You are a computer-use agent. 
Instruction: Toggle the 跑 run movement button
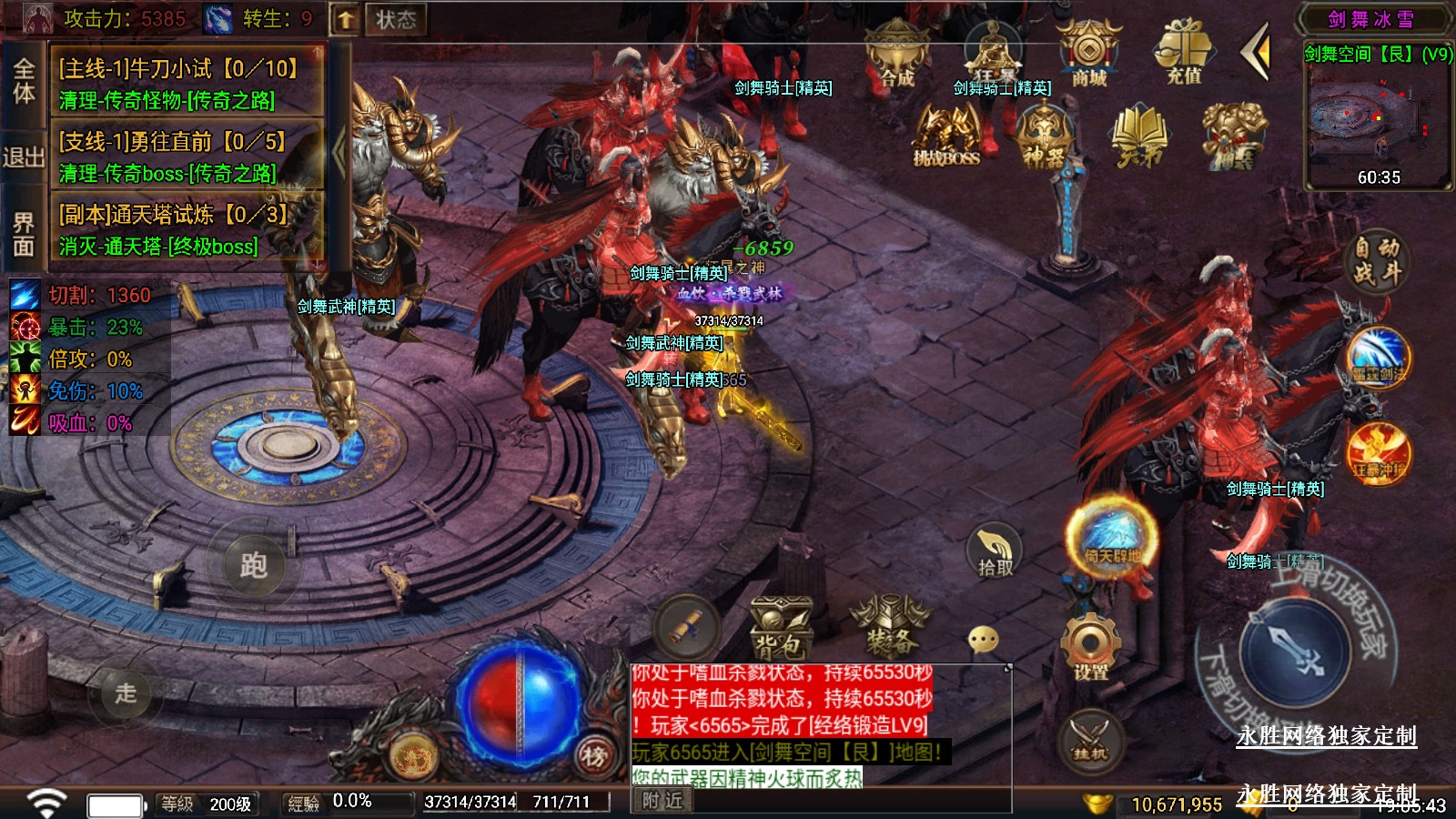coord(254,565)
